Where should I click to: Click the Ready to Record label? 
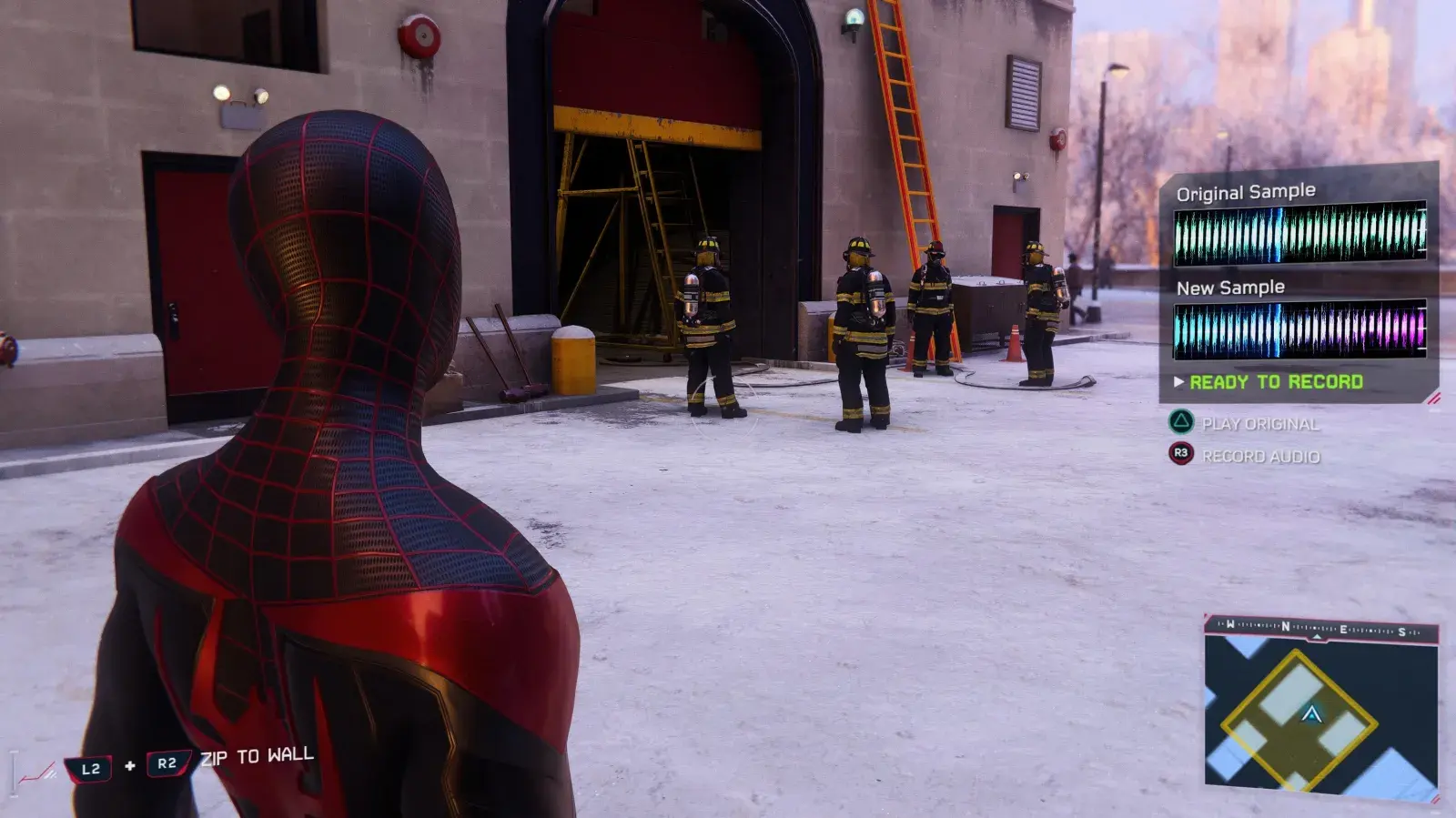pyautogui.click(x=1276, y=382)
